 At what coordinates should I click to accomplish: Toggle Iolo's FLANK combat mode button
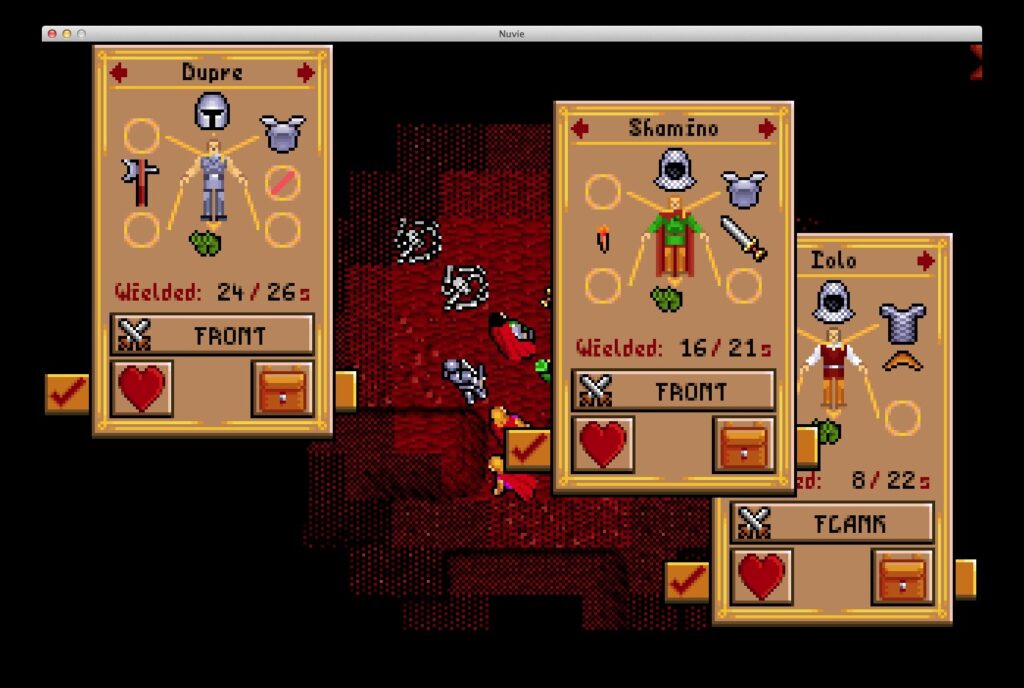coord(832,523)
